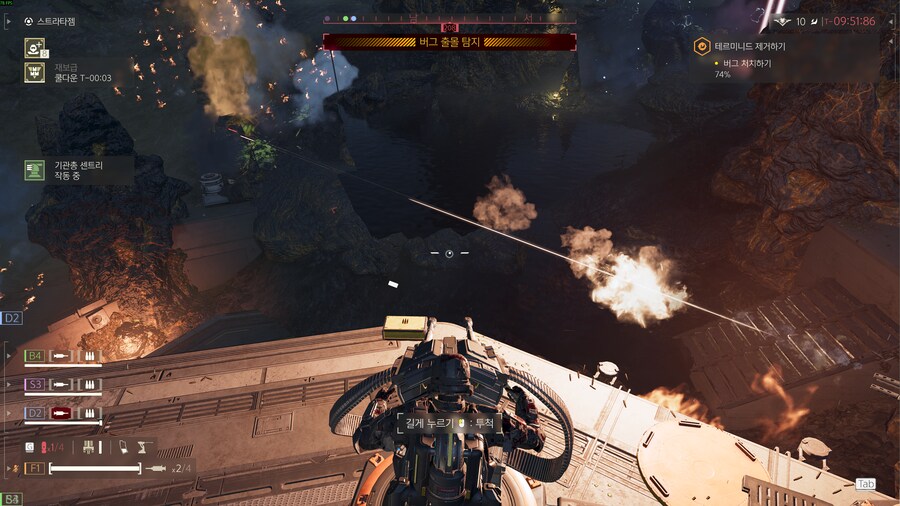
Task: Click the orange hexagon objective icon
Action: point(703,46)
